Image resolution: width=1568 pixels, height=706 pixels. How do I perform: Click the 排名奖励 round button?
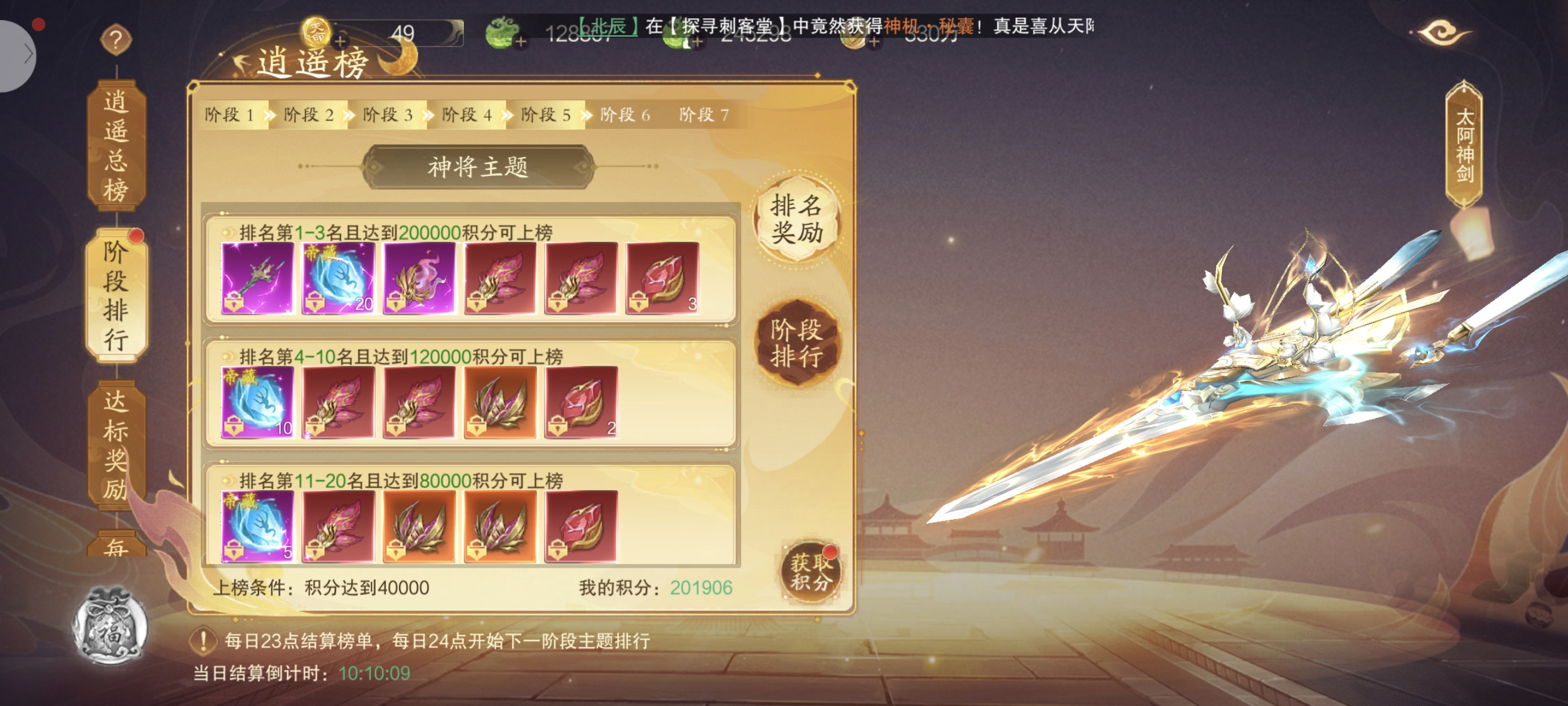pyautogui.click(x=797, y=219)
